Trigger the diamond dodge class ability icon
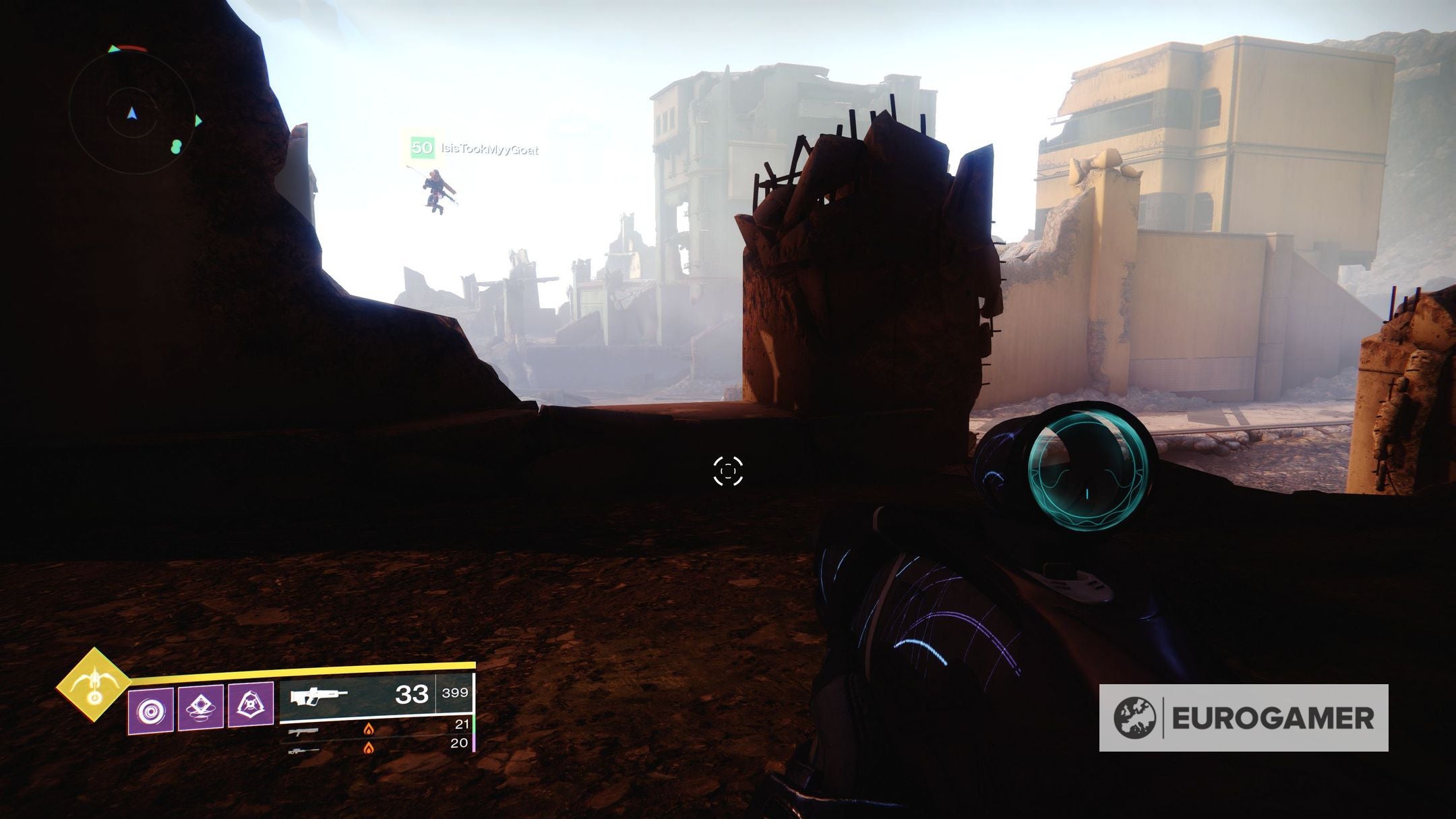 coord(201,708)
